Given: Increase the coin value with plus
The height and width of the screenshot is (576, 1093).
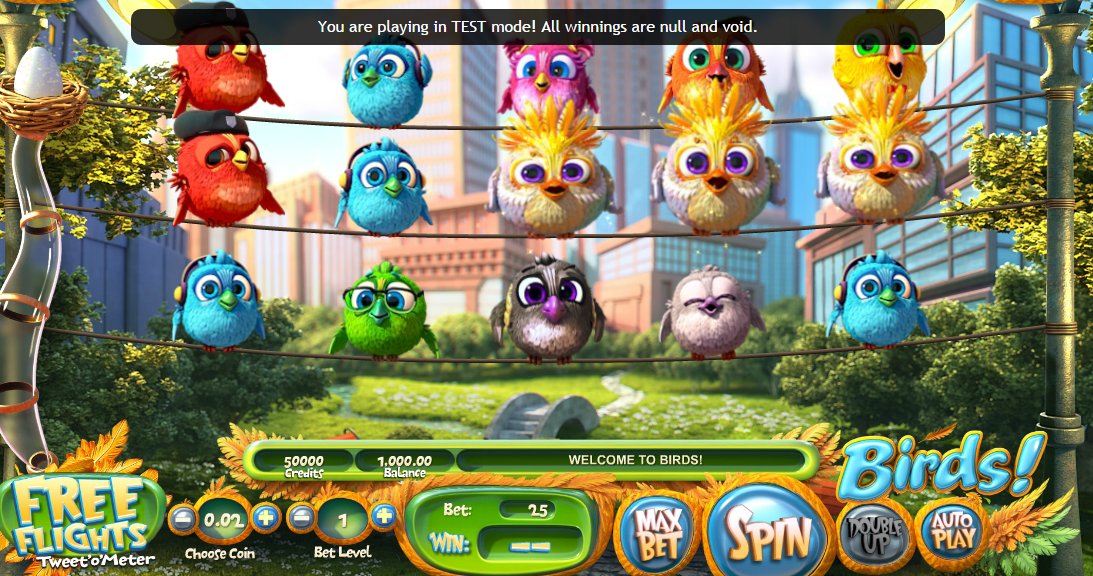Looking at the screenshot, I should (265, 517).
